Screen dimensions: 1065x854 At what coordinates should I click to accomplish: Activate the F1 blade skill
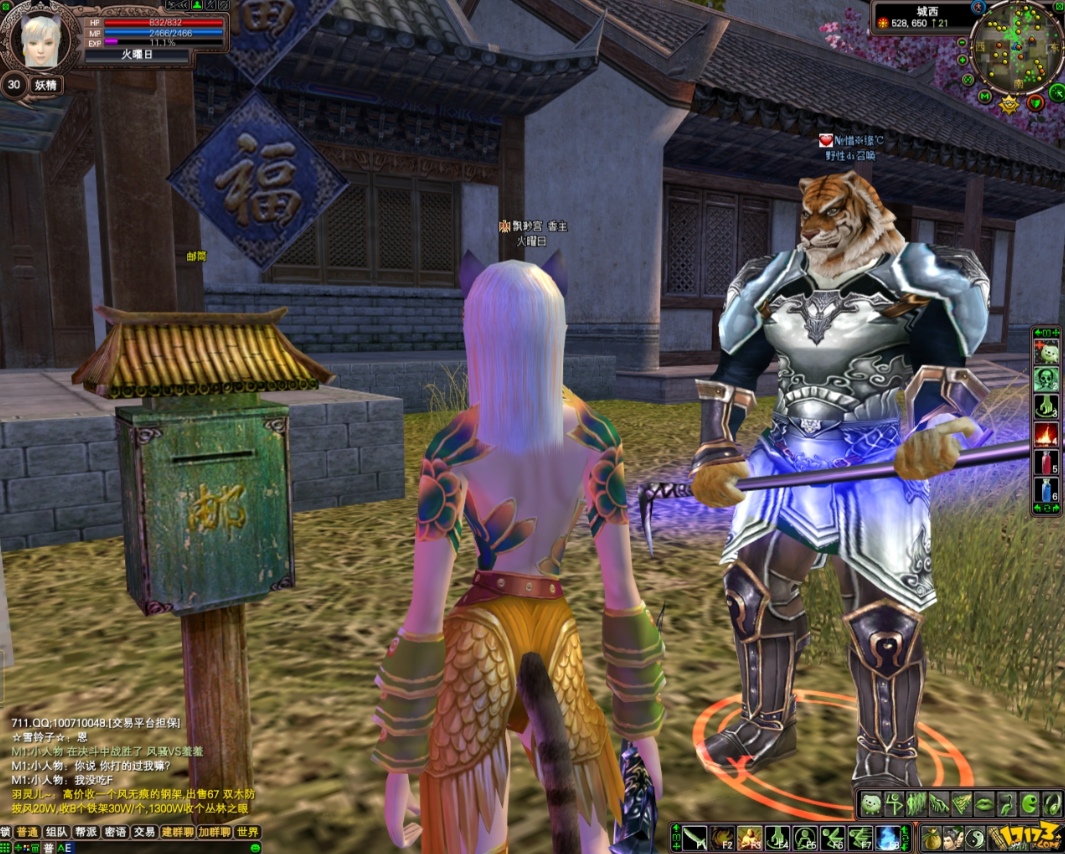(695, 838)
